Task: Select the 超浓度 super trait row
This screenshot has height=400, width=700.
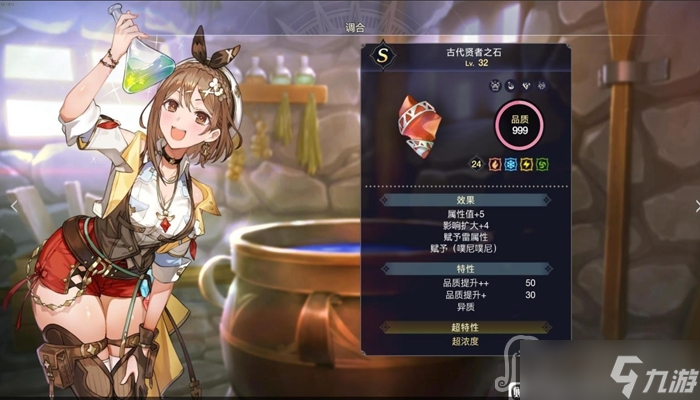Action: 457,343
